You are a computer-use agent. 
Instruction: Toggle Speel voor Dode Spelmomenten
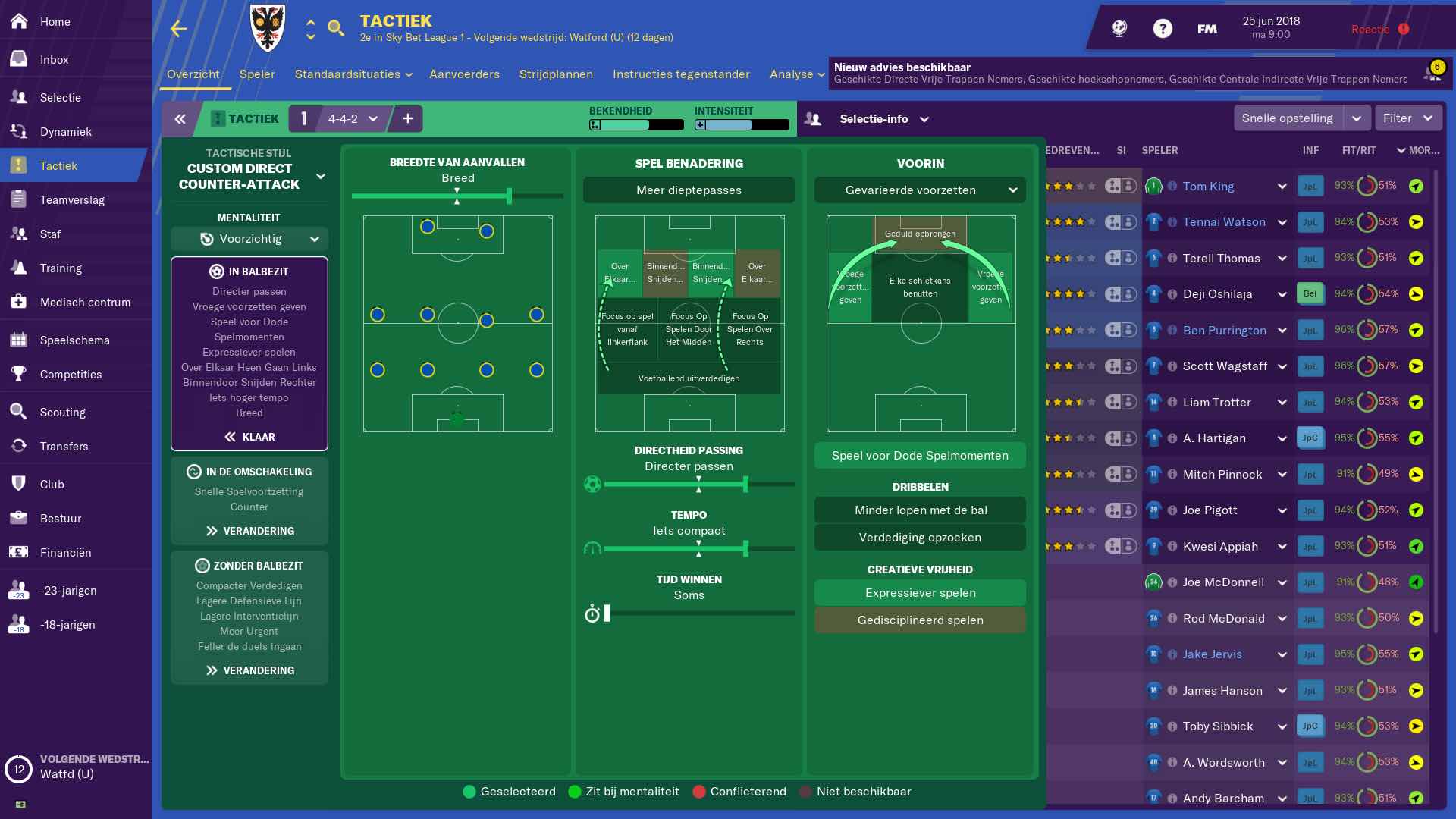coord(920,456)
